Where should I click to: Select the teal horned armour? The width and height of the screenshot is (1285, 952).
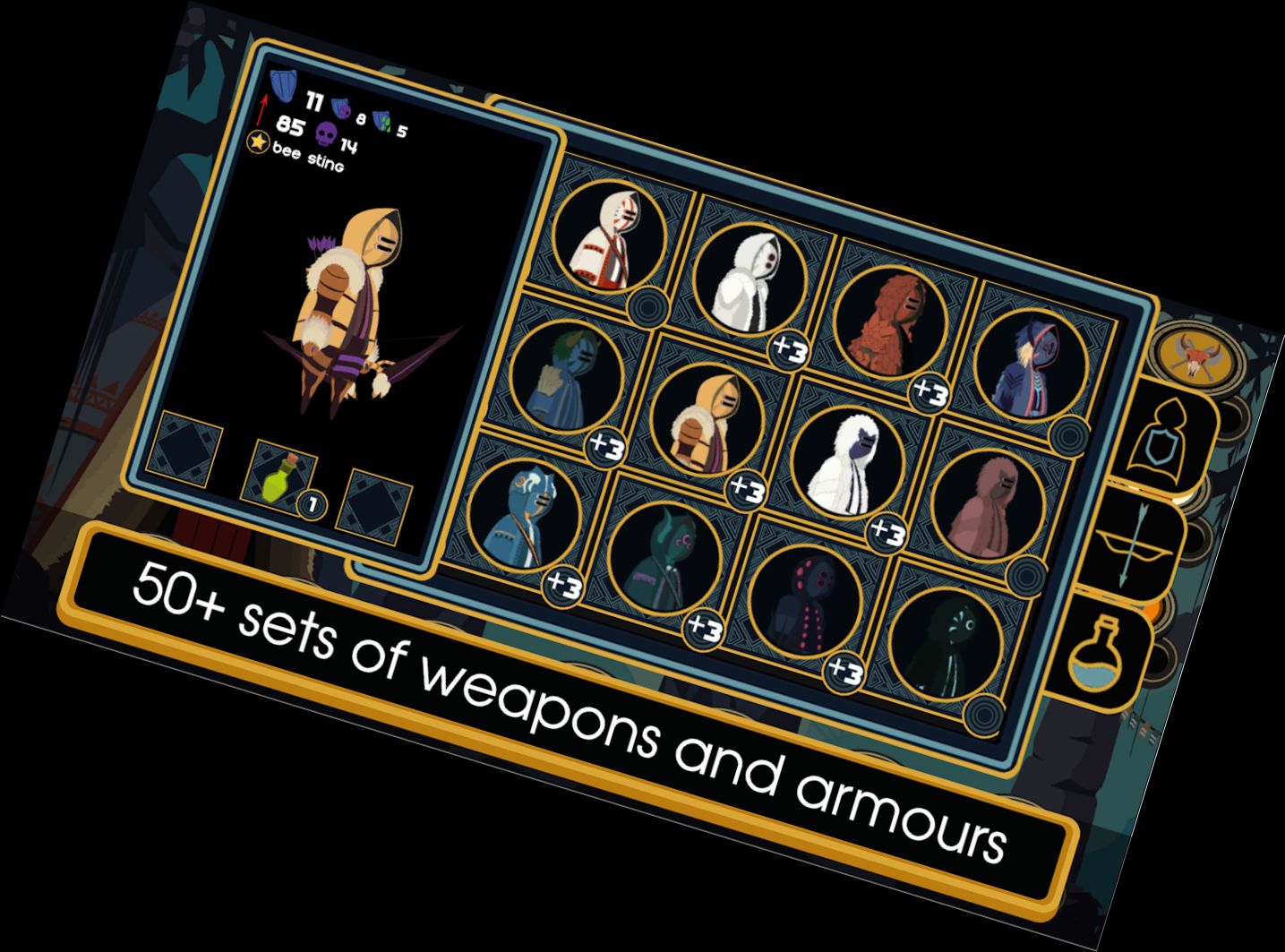664,560
